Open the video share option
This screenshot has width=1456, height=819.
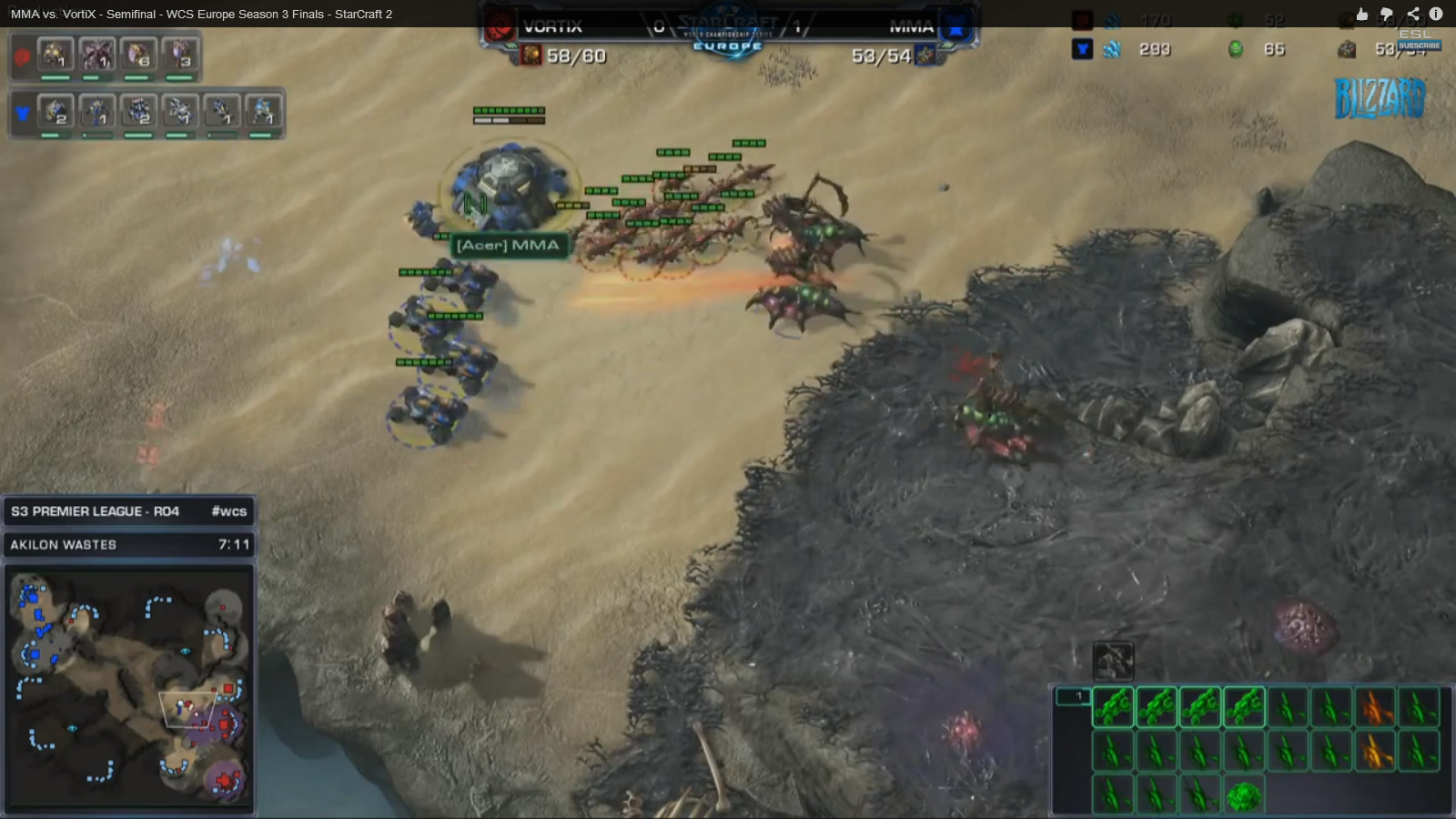[1412, 14]
